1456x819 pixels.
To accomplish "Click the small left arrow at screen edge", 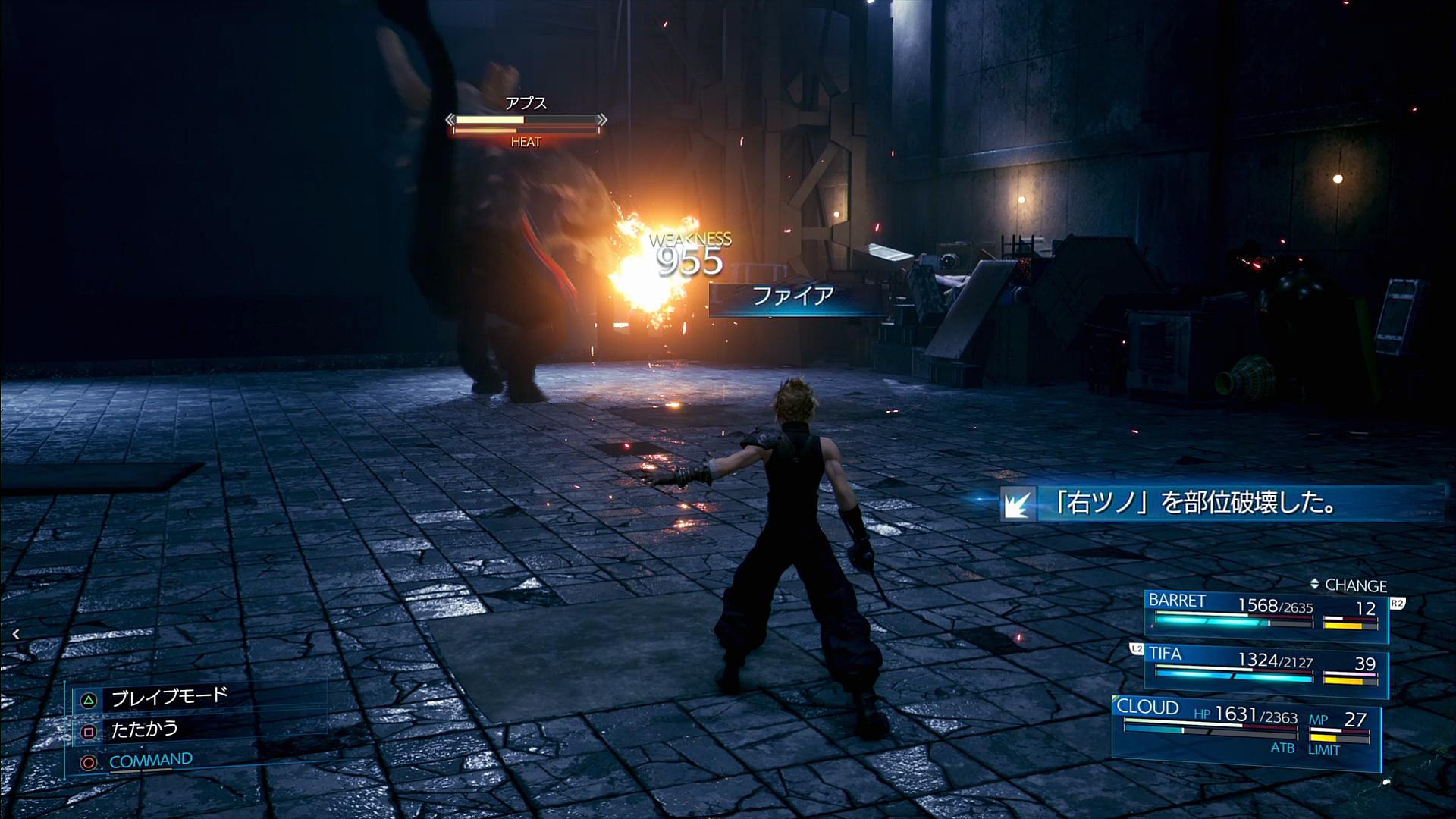I will pyautogui.click(x=16, y=634).
